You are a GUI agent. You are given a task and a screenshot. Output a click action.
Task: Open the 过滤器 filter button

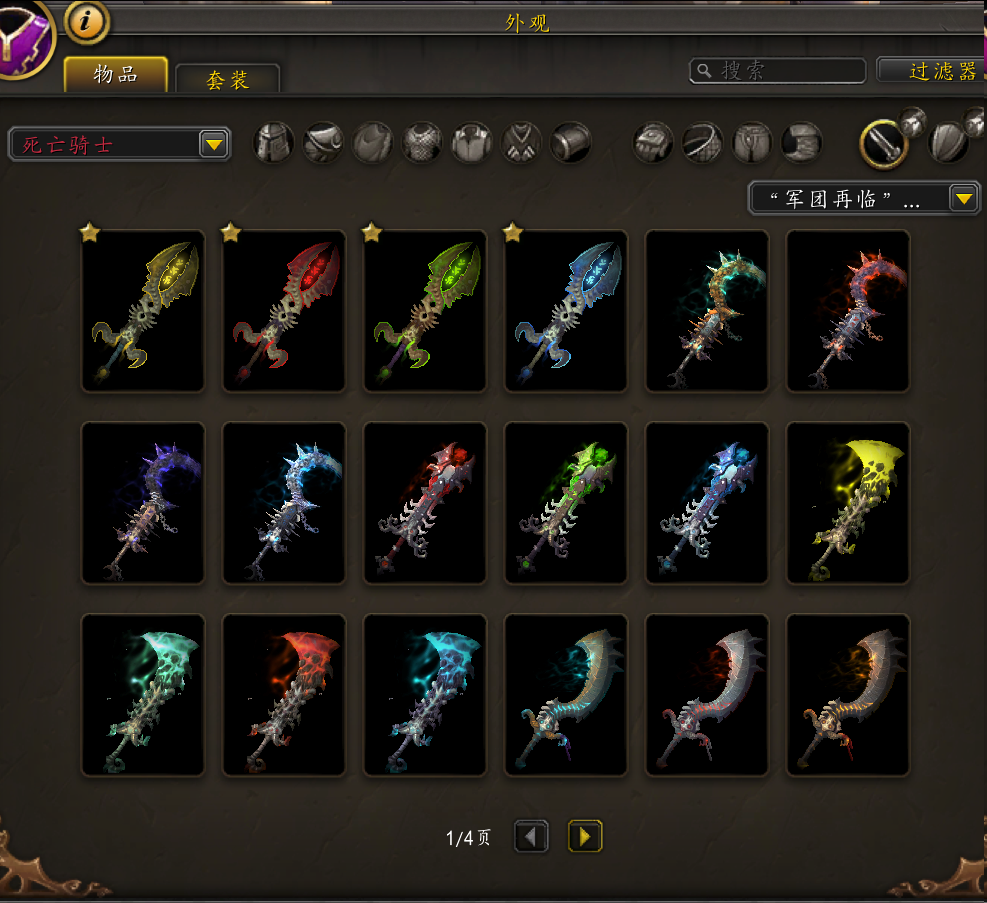click(x=932, y=70)
